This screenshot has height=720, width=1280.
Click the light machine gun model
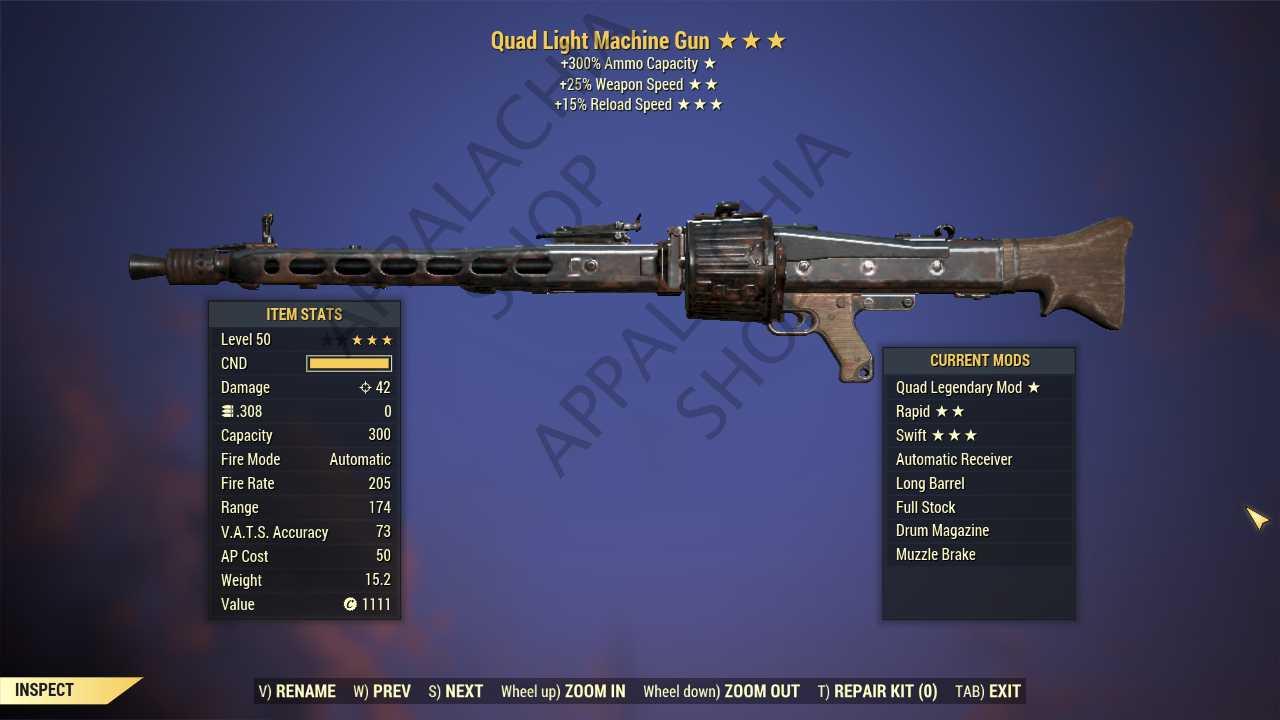640,265
